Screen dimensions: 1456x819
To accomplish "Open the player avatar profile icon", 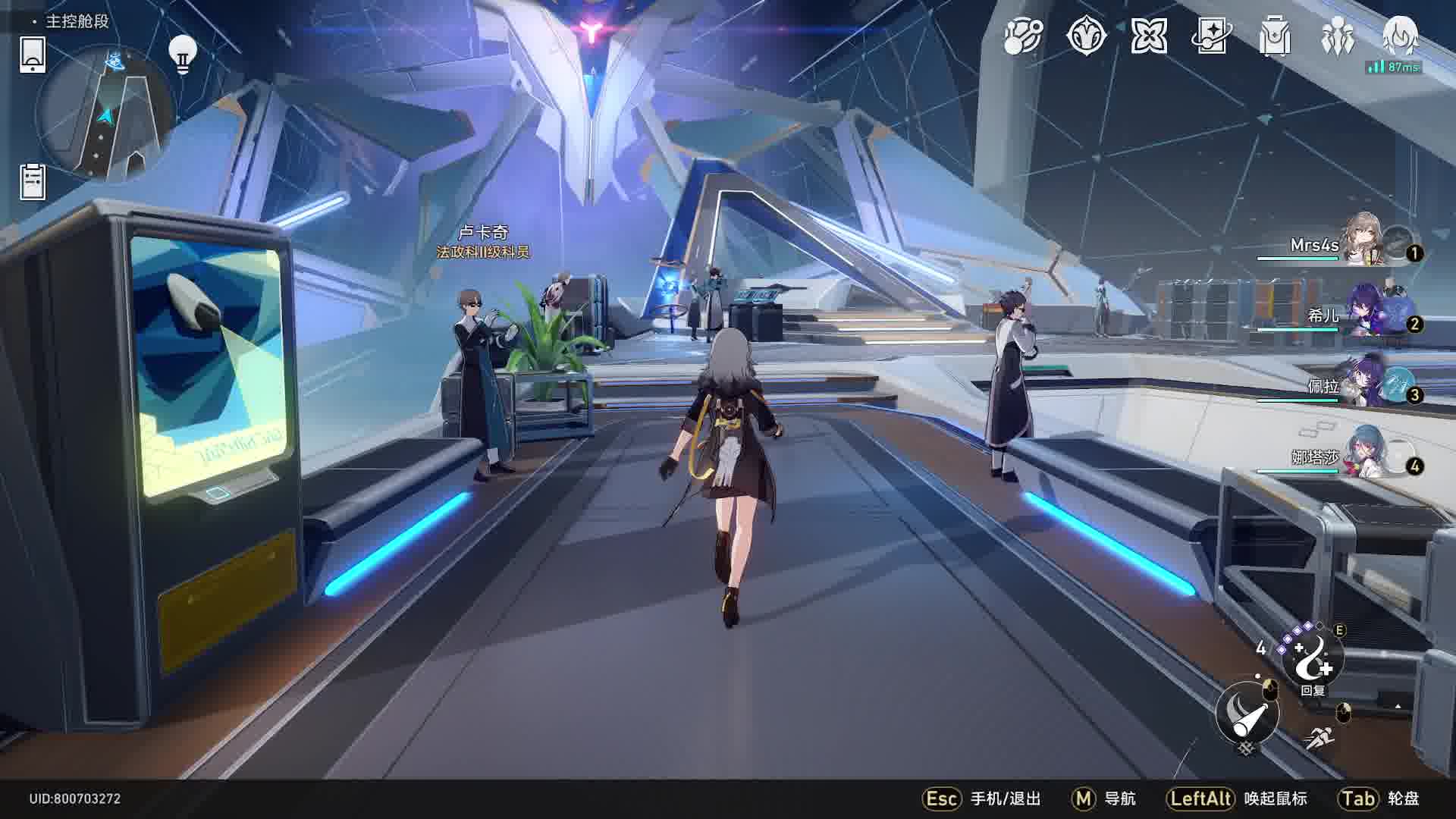I will 1400,36.
